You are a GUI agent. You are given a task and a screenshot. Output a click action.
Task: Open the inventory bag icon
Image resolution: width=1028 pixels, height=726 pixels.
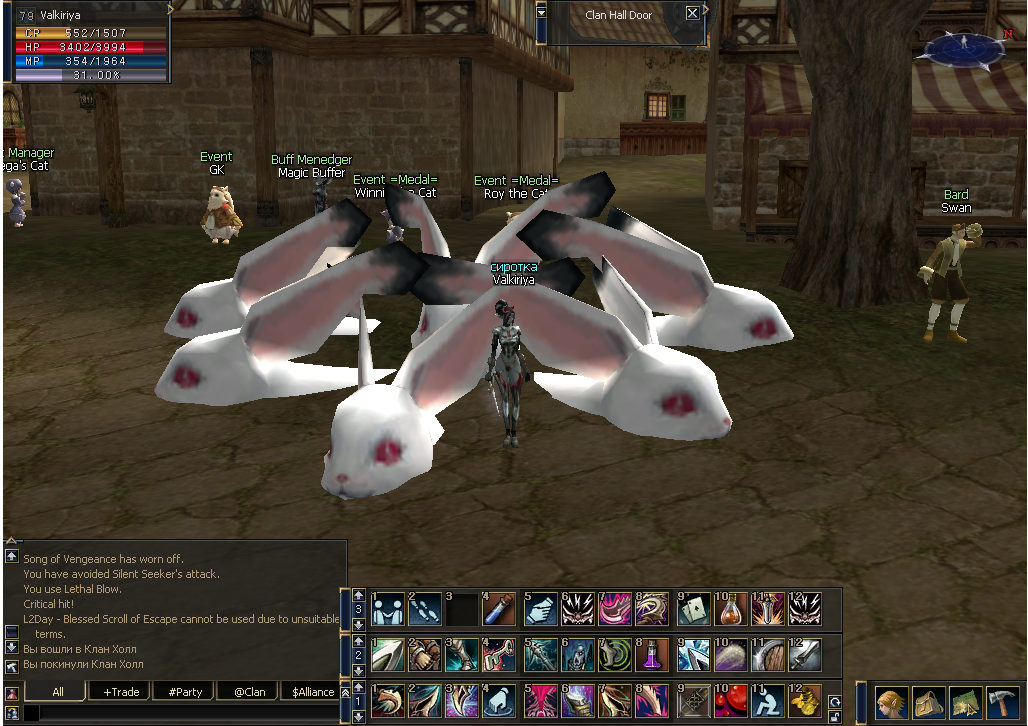coord(927,701)
